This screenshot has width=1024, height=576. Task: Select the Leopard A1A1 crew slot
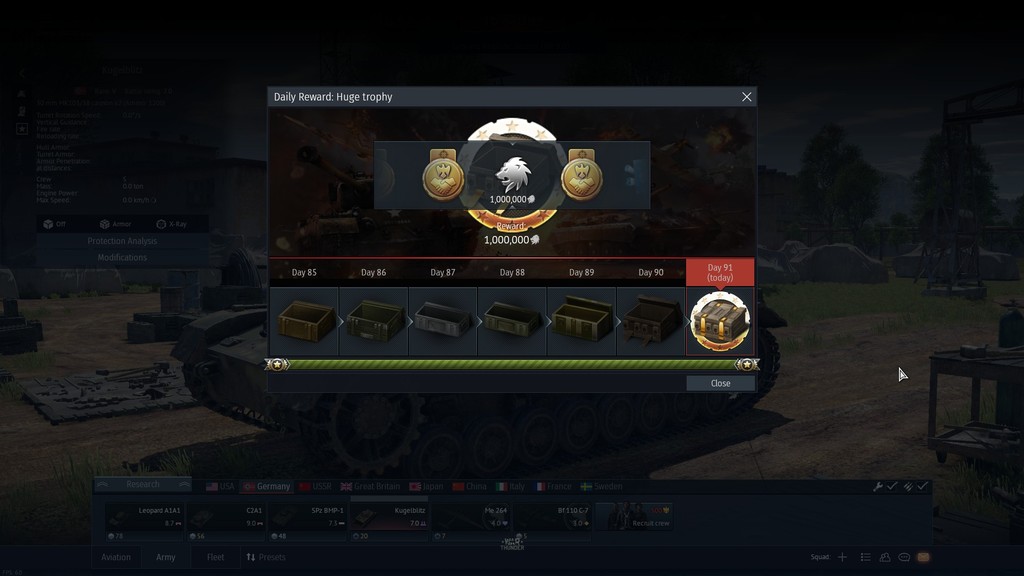[x=144, y=516]
